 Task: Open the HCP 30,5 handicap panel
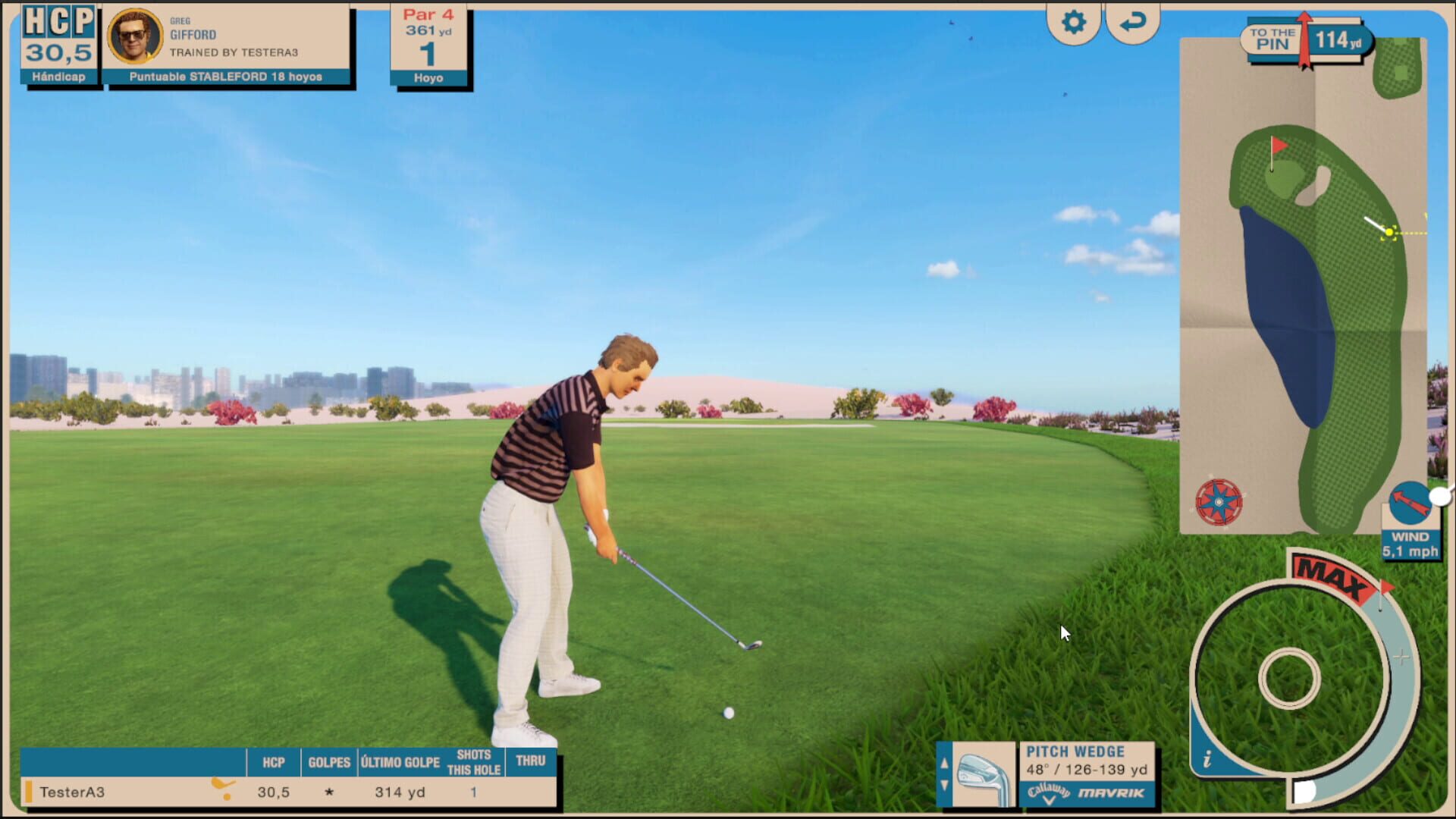pyautogui.click(x=58, y=42)
